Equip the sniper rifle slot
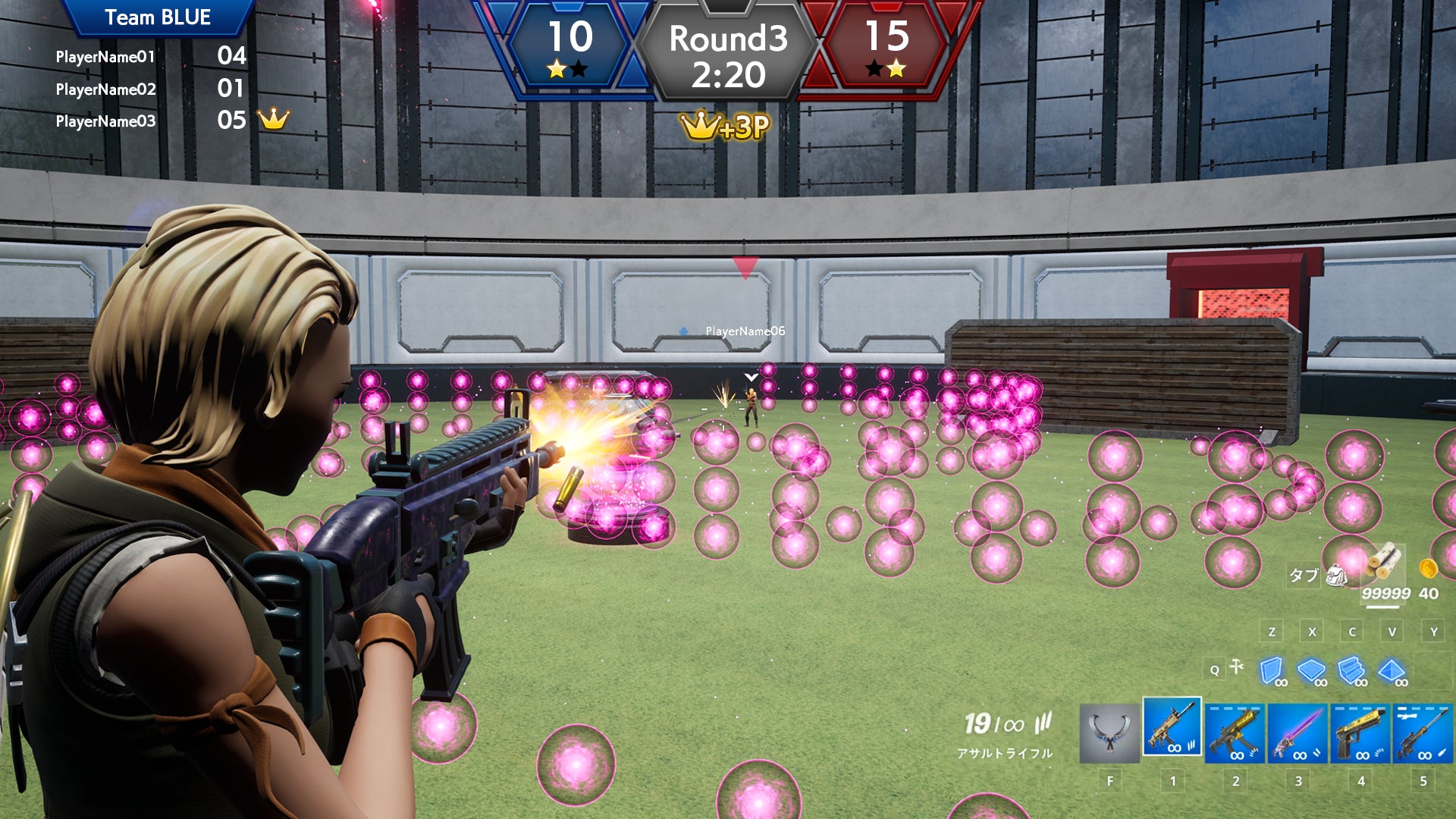This screenshot has height=819, width=1456. pyautogui.click(x=1423, y=733)
